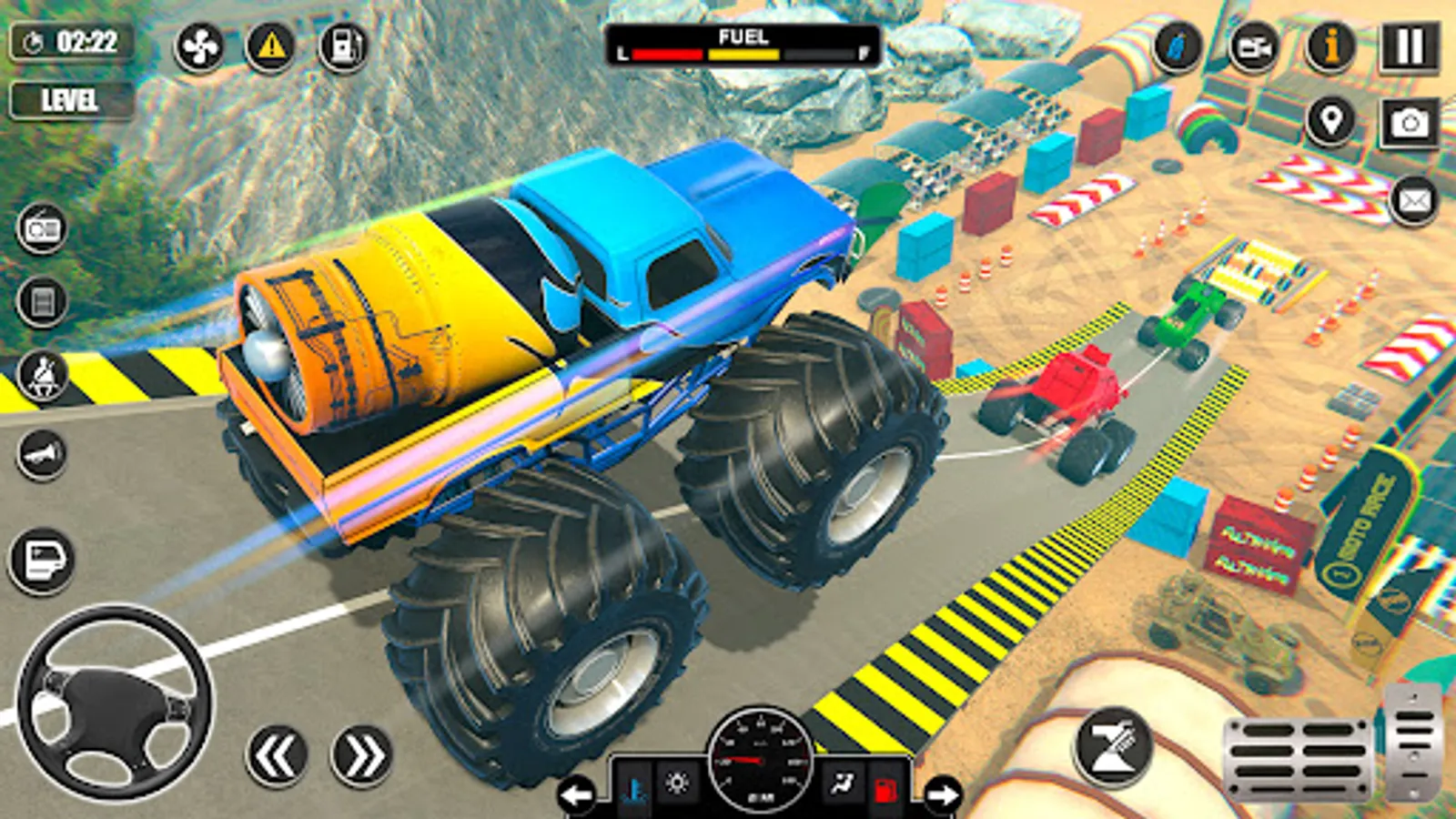1456x819 pixels.
Task: Pause the game
Action: pos(1410,47)
